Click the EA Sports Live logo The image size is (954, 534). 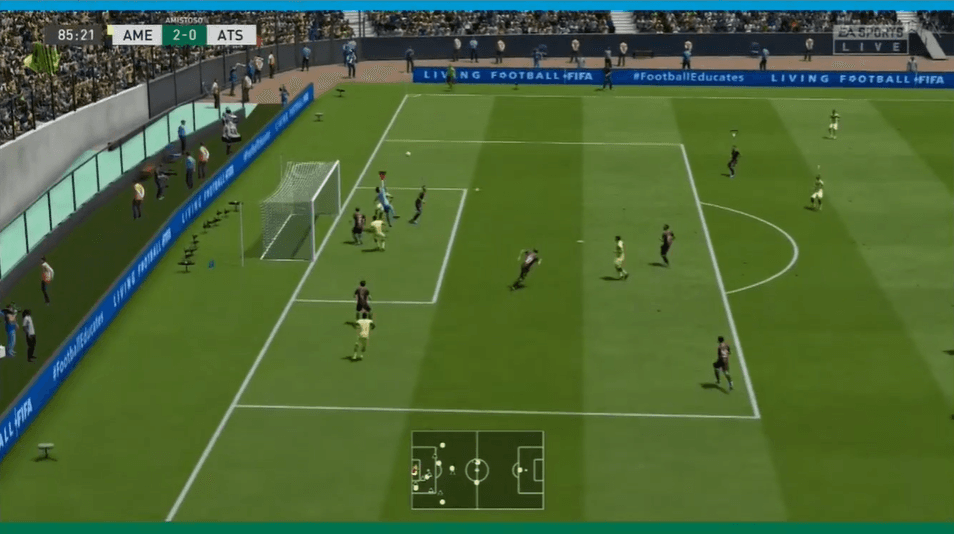[870, 39]
